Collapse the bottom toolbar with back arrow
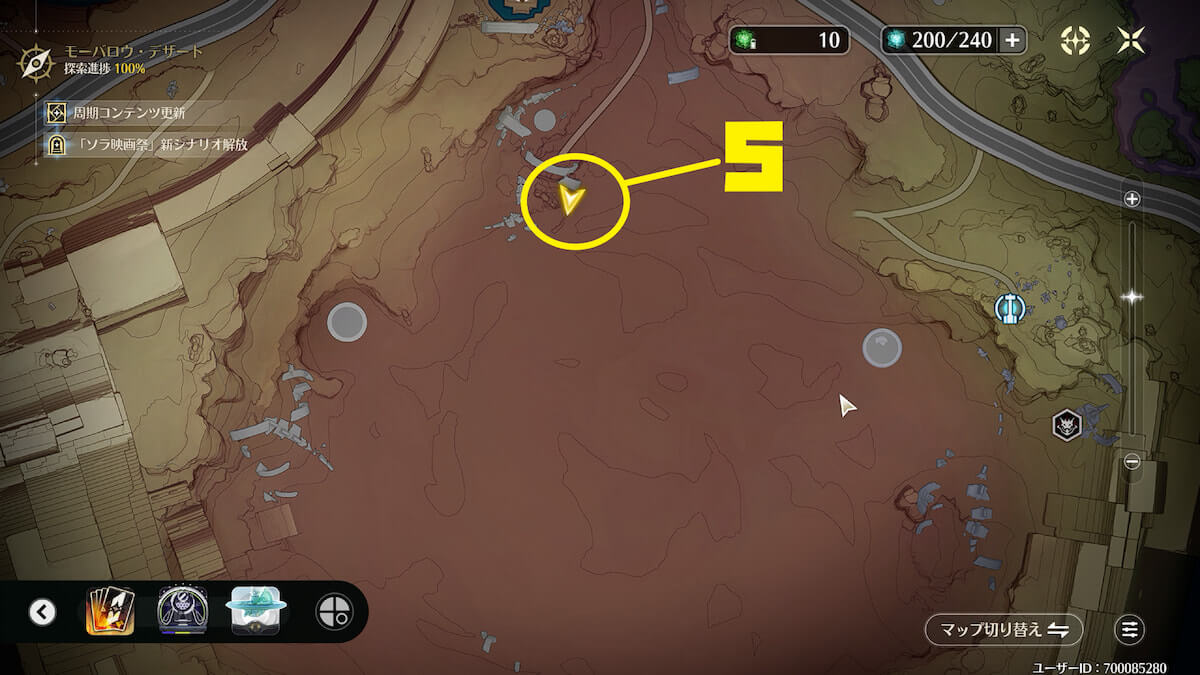Screen dimensions: 1200x675 pos(42,612)
